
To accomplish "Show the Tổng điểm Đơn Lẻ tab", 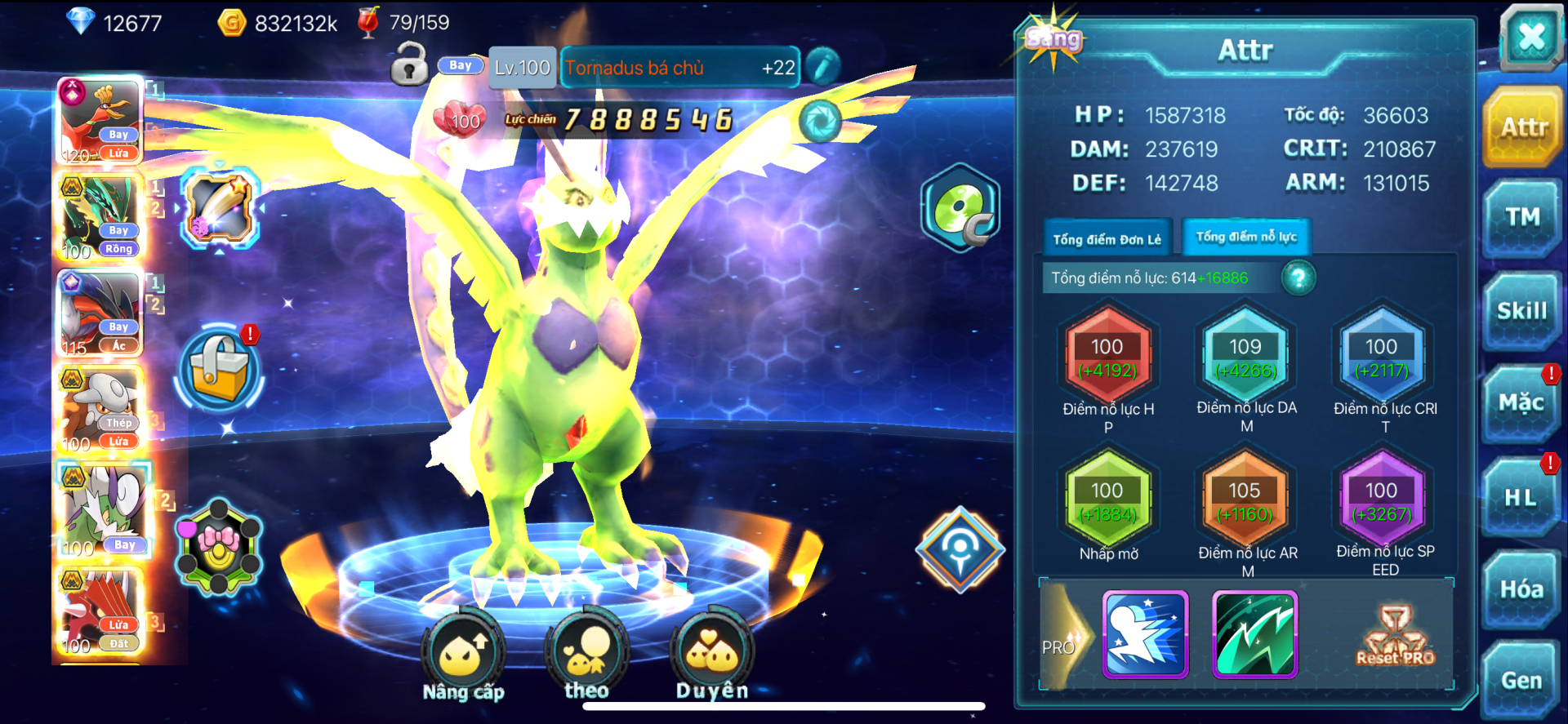I will [1107, 239].
